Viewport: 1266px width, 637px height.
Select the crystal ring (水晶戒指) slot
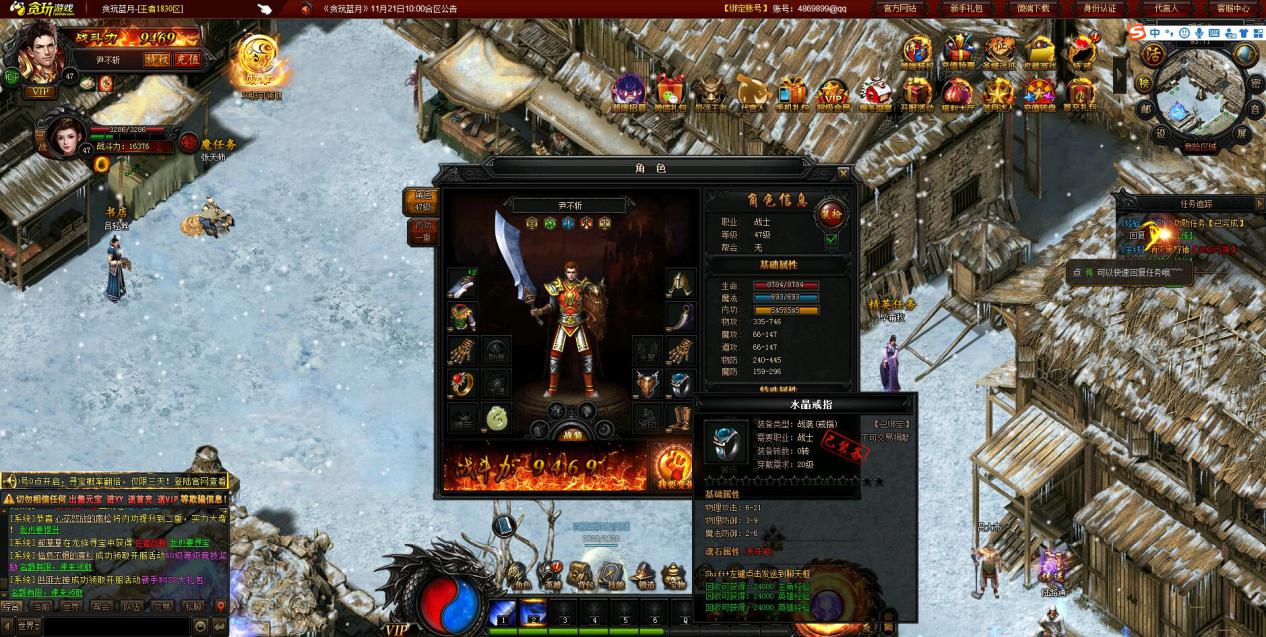point(681,384)
